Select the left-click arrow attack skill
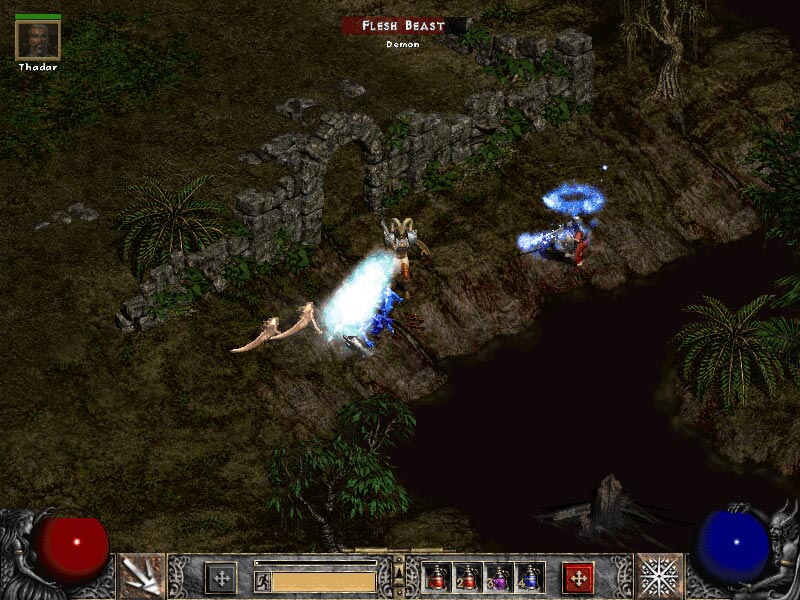Image resolution: width=800 pixels, height=600 pixels. click(x=140, y=576)
